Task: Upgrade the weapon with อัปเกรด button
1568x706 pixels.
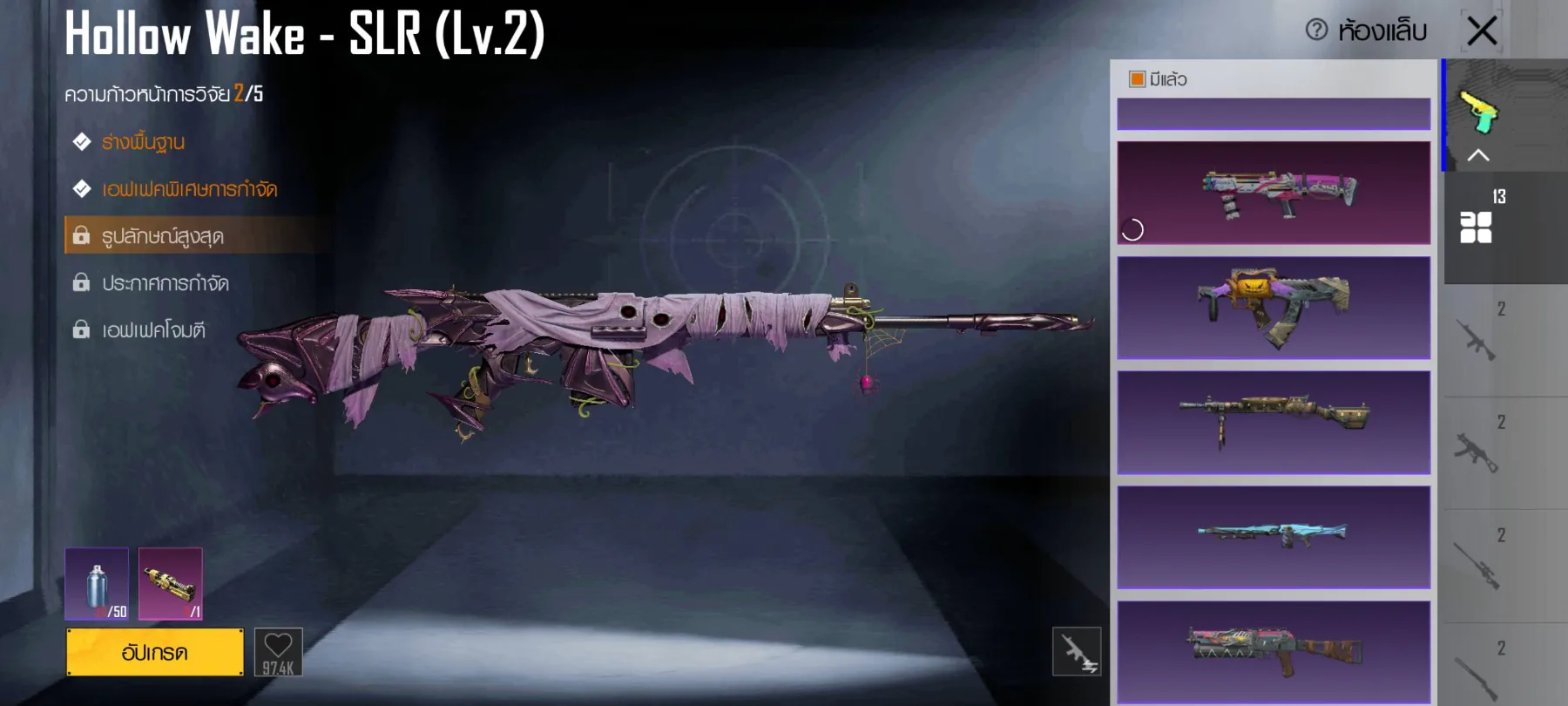Action: pos(155,652)
